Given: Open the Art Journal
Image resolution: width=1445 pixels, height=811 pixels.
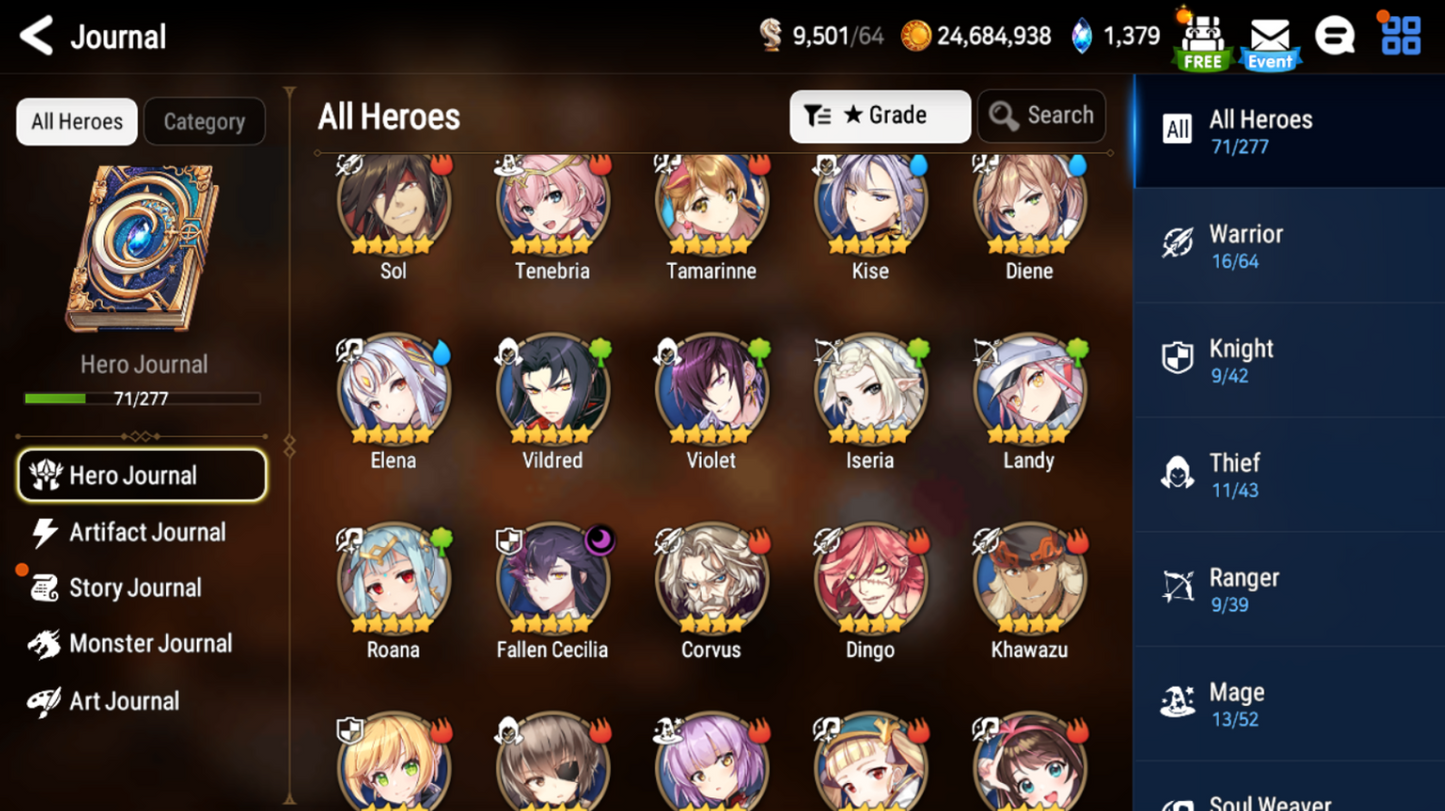Looking at the screenshot, I should (123, 701).
